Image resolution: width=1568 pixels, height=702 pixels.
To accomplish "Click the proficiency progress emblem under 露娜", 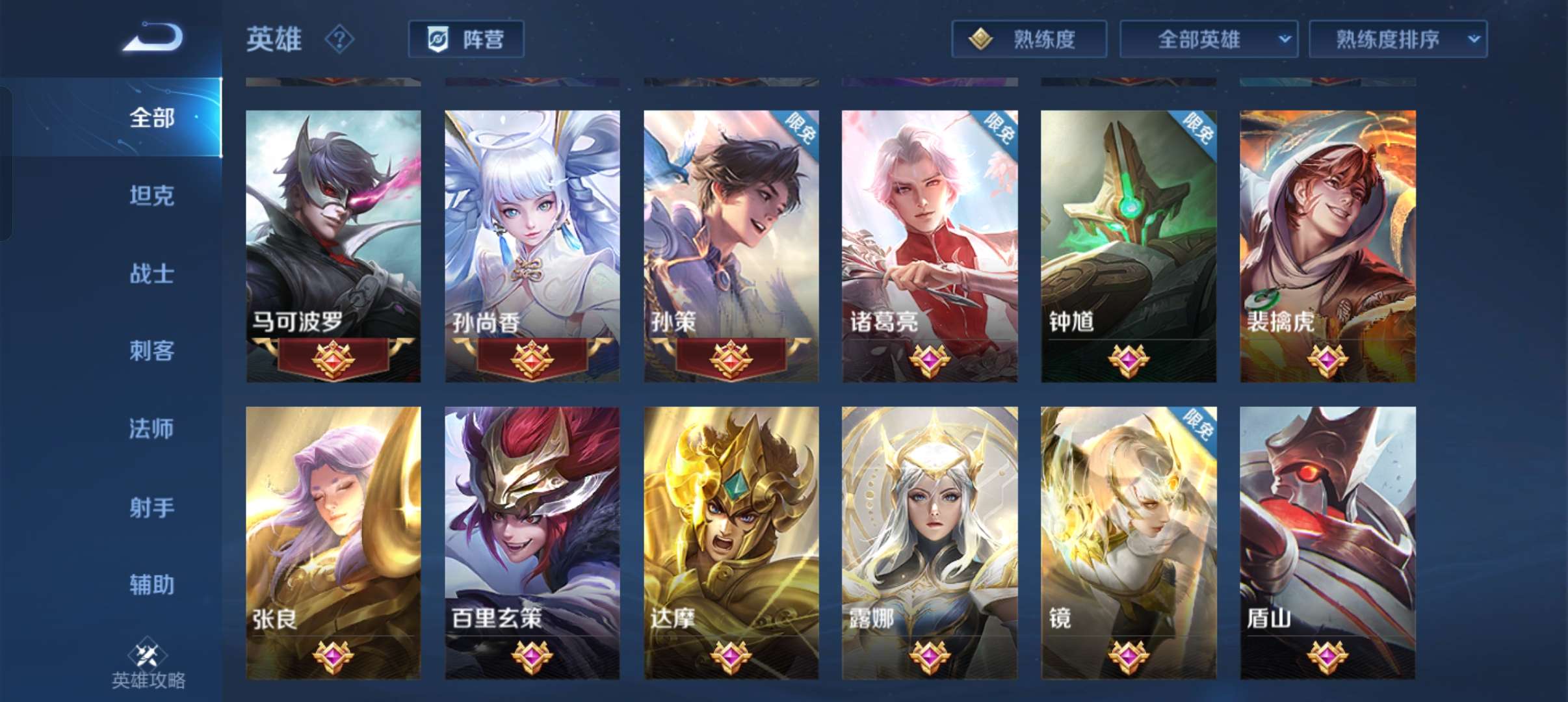I will click(931, 656).
